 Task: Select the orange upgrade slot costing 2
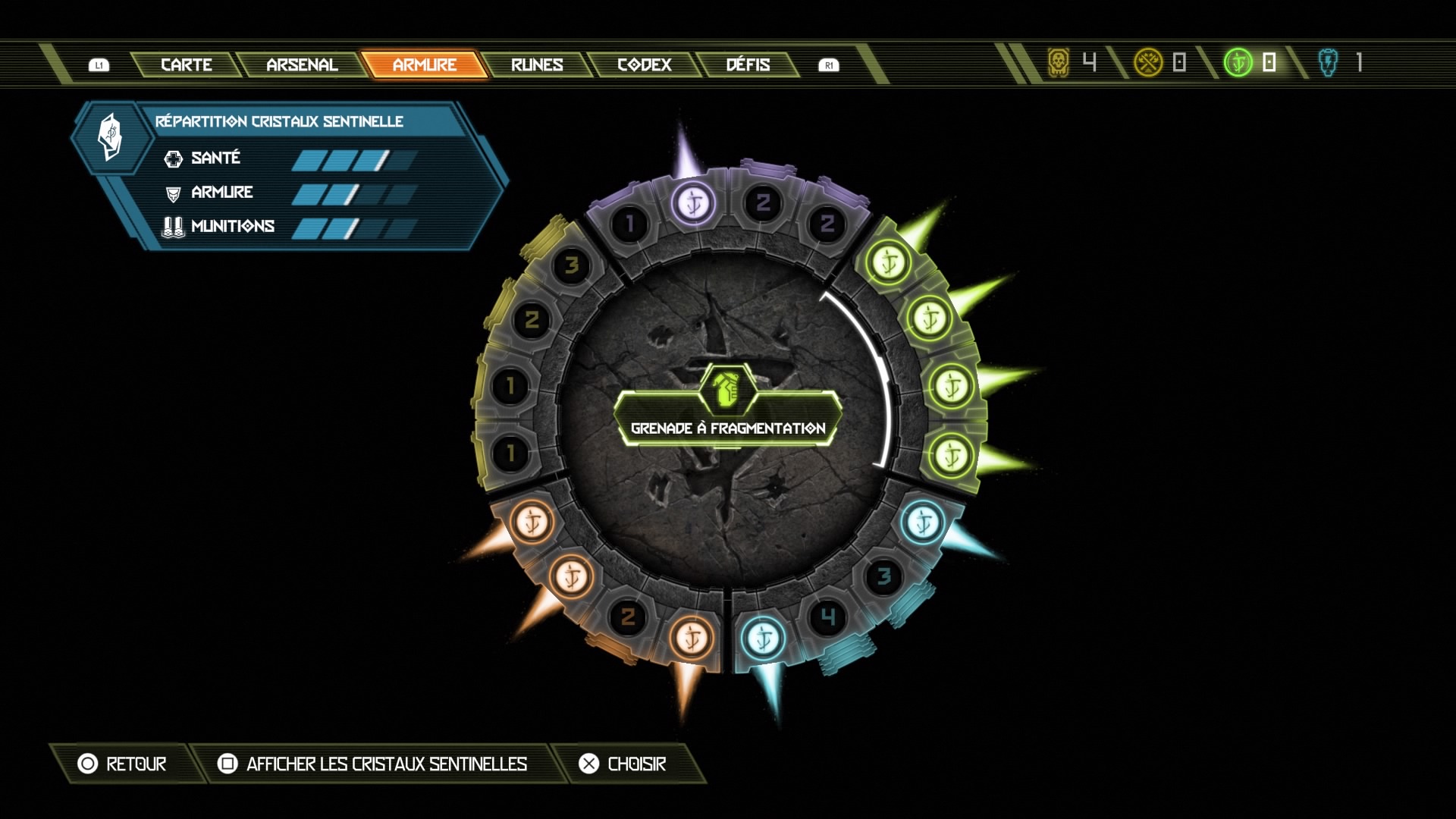coord(628,617)
